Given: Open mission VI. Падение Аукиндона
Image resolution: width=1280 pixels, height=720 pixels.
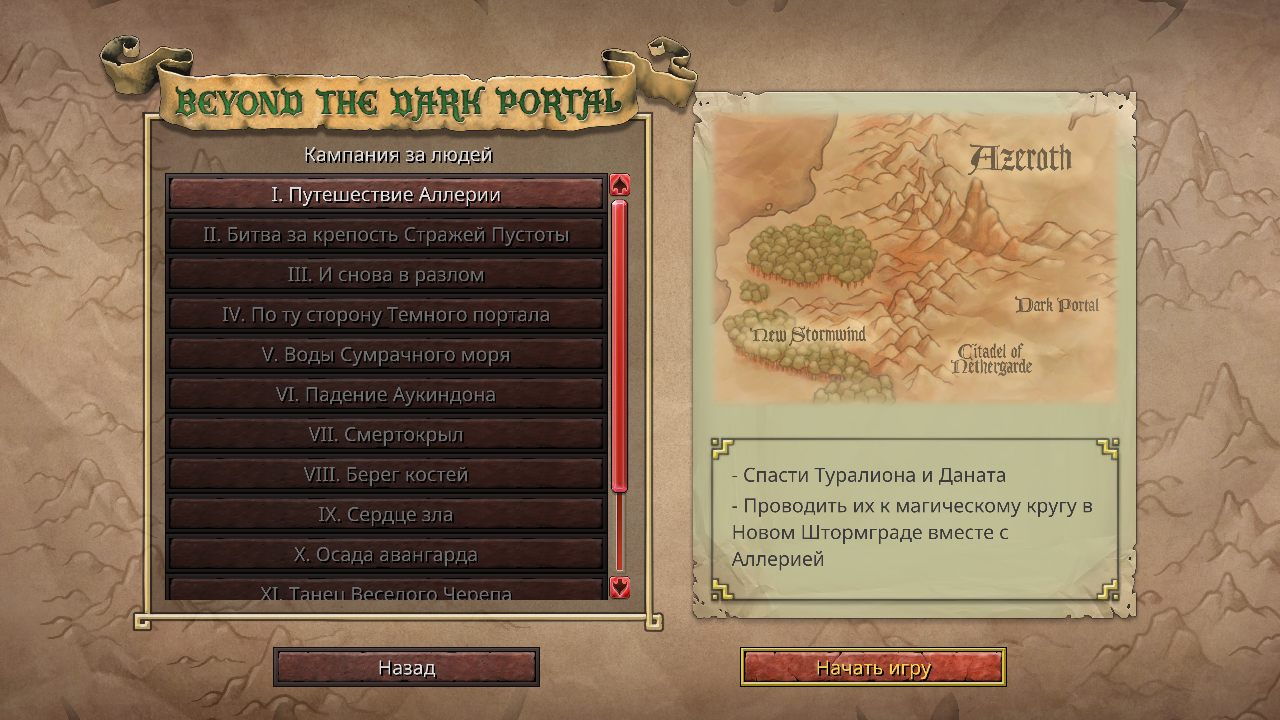Looking at the screenshot, I should (385, 394).
